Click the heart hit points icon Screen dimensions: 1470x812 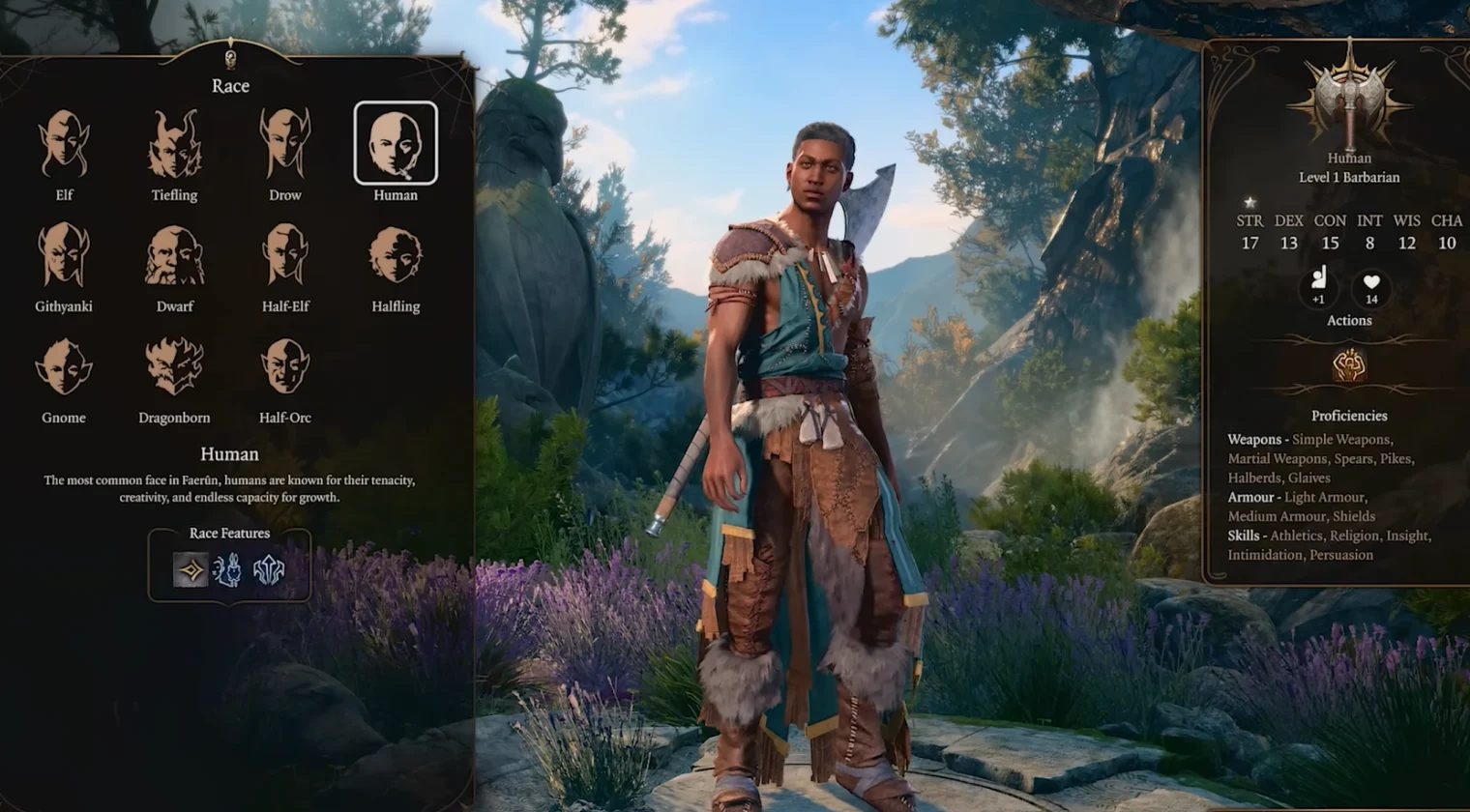[1371, 285]
